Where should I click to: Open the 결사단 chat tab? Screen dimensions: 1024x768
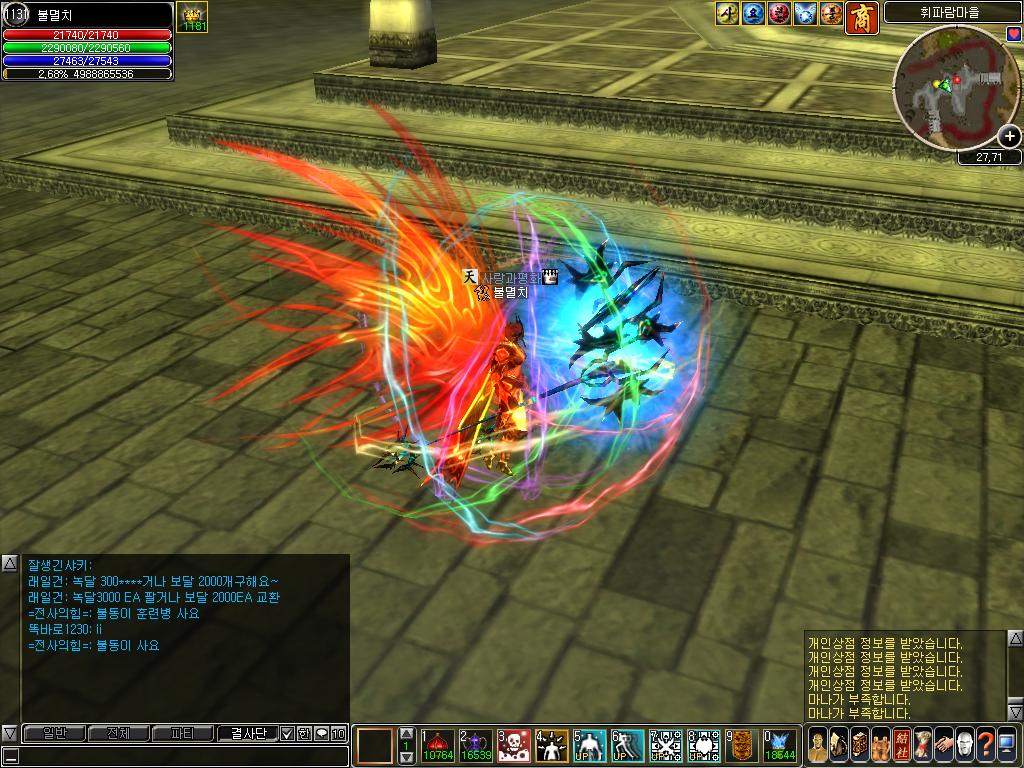pyautogui.click(x=247, y=733)
